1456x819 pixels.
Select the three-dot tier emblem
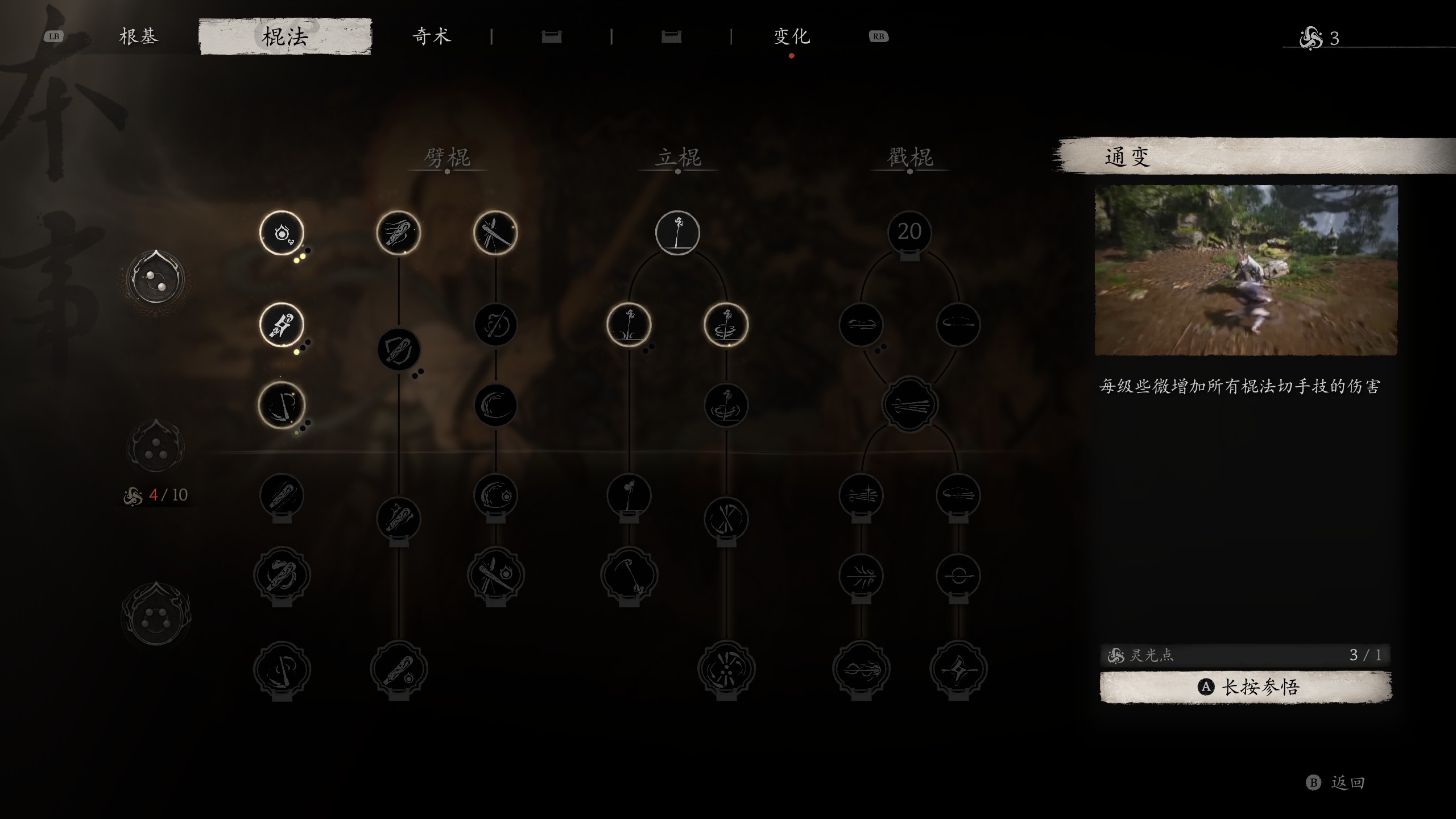click(155, 448)
